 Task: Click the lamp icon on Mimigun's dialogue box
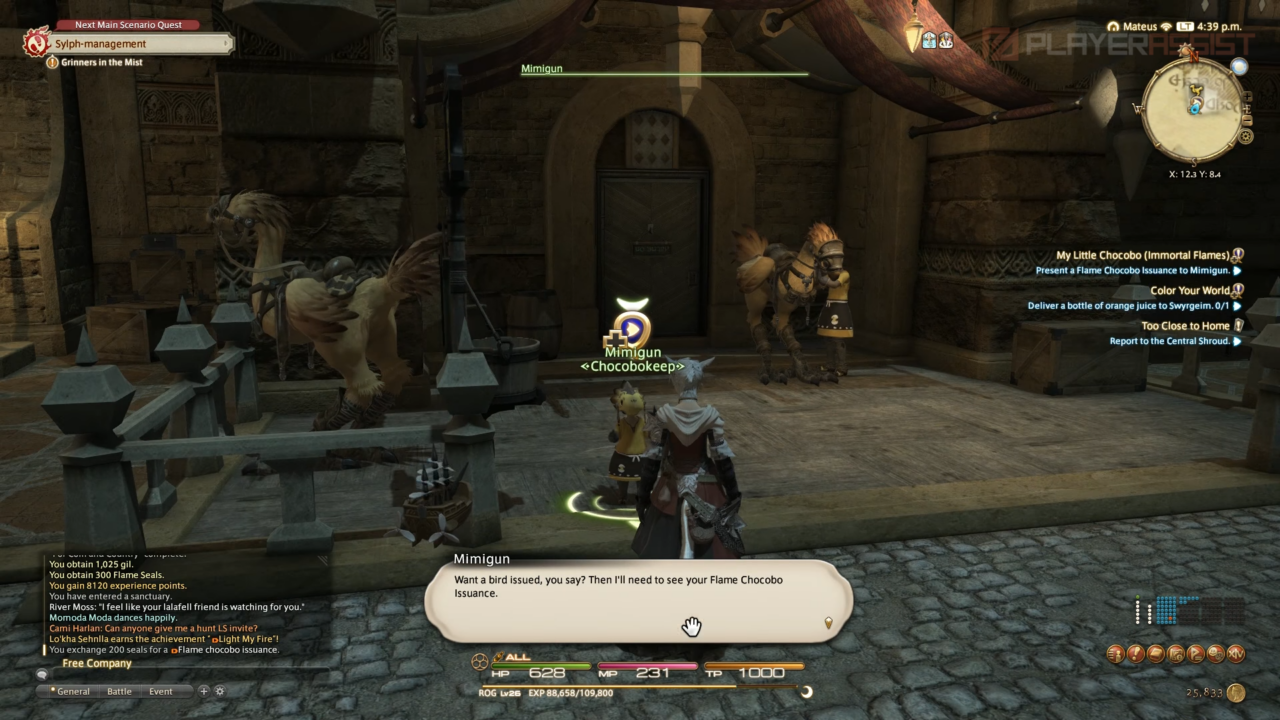[827, 622]
